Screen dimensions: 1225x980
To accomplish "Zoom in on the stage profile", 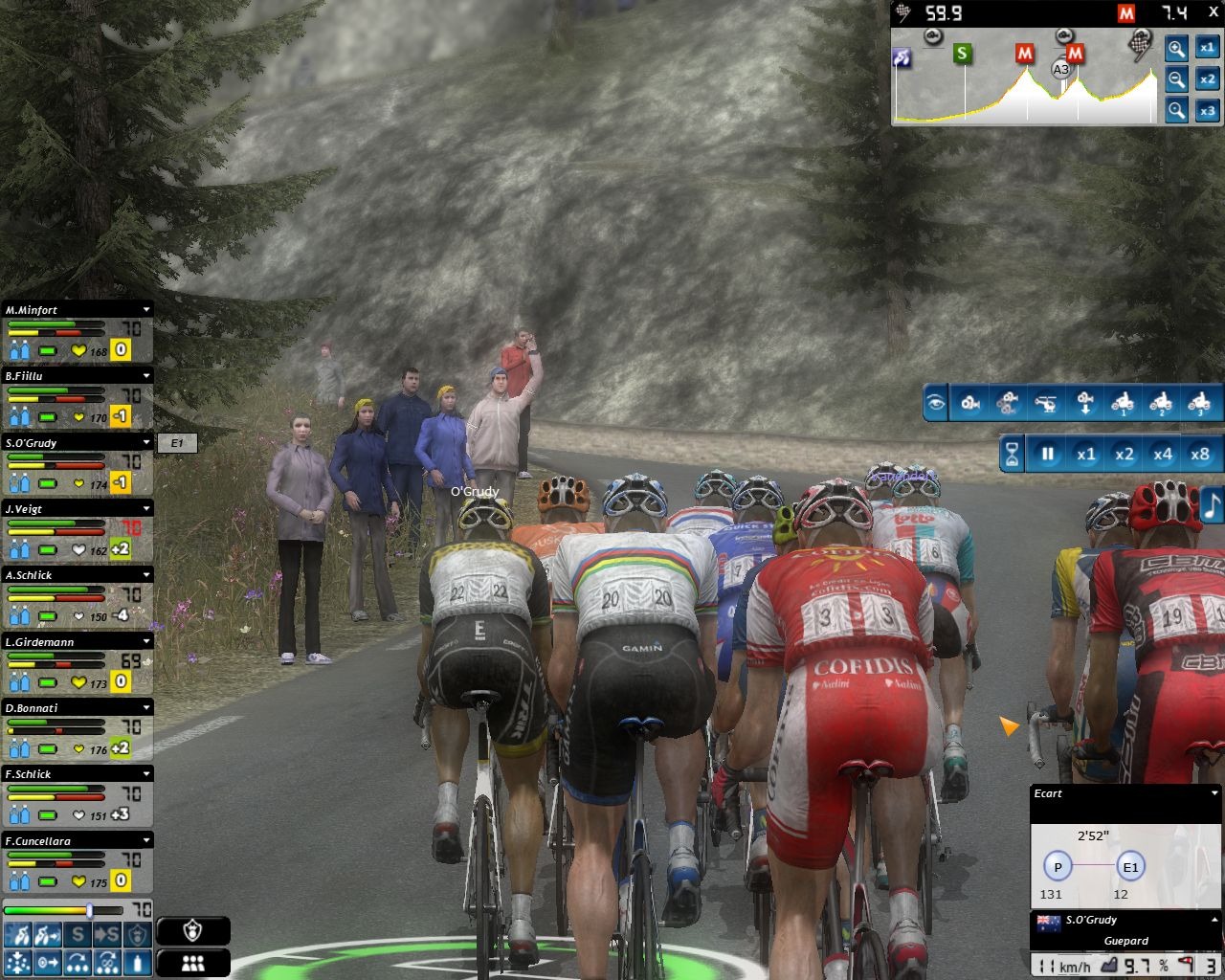I will [1176, 48].
